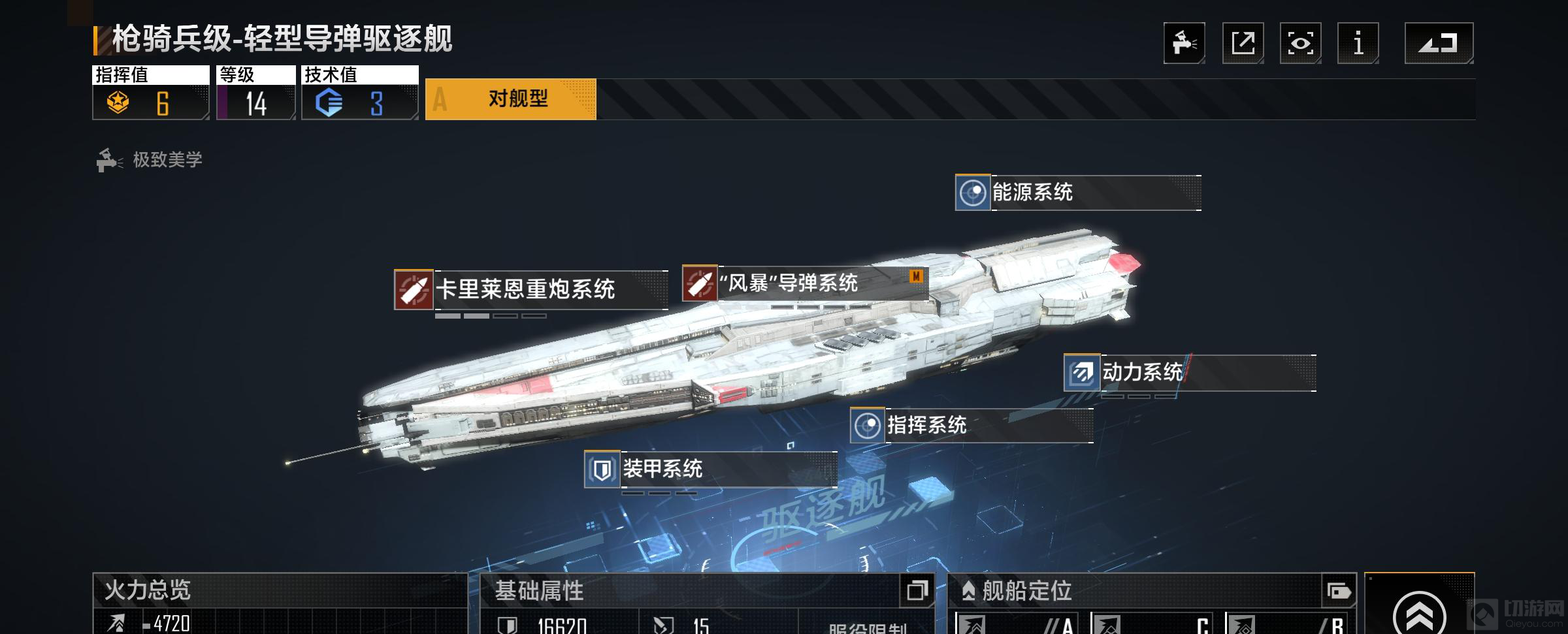Click the 指挥系统 command icon
Screen dimensions: 1568x634
pos(869,427)
